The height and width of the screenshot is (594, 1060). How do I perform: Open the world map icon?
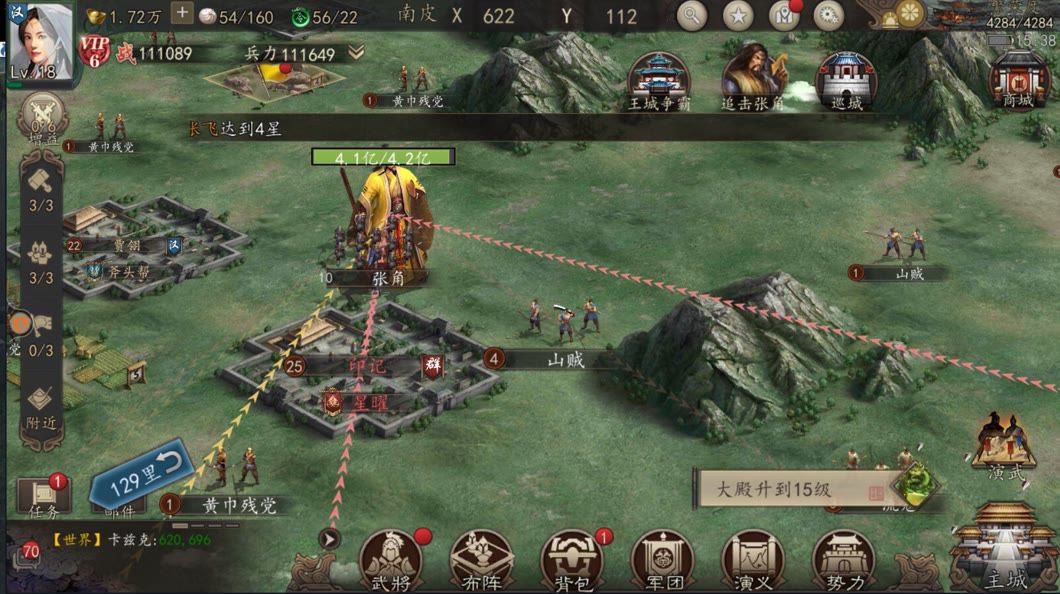pyautogui.click(x=783, y=15)
